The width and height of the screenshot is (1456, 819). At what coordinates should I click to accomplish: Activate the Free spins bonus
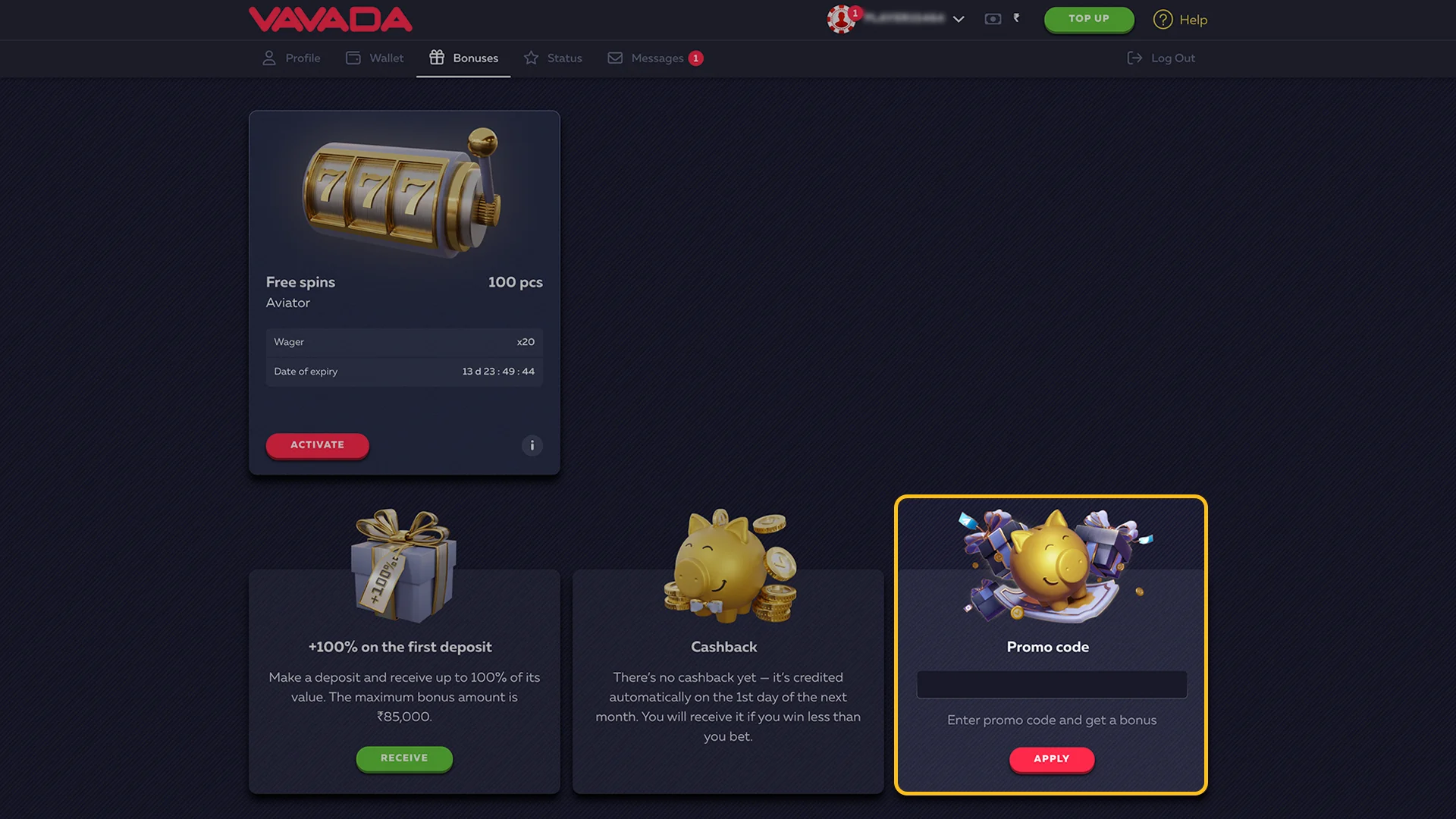click(317, 445)
